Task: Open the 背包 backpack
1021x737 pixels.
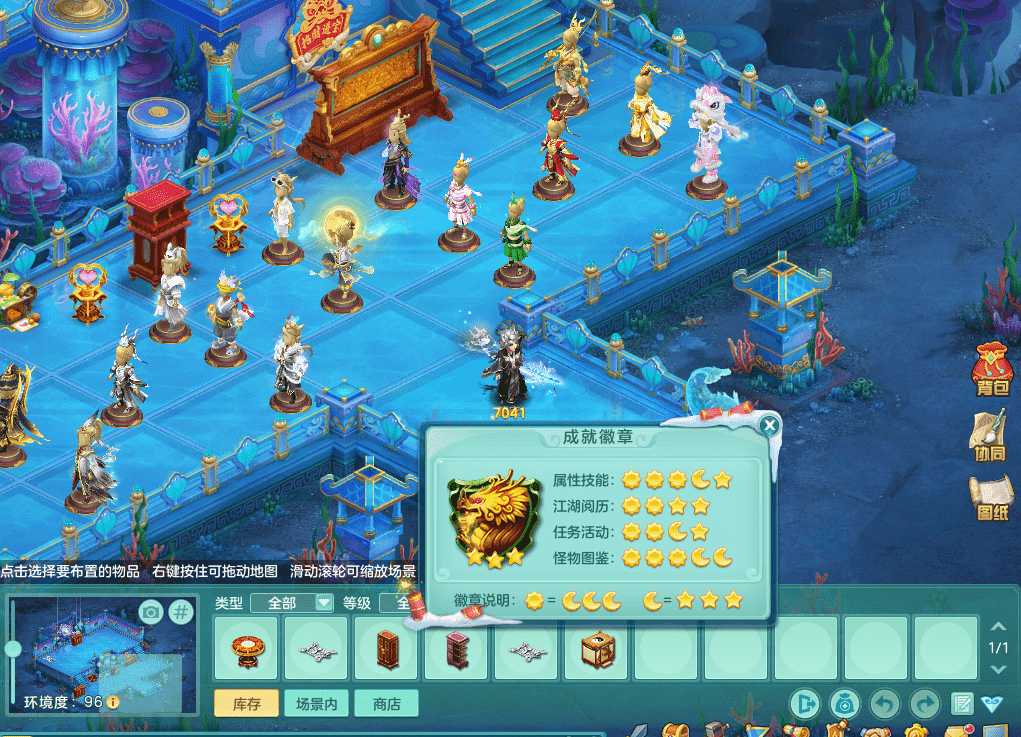Action: click(991, 373)
